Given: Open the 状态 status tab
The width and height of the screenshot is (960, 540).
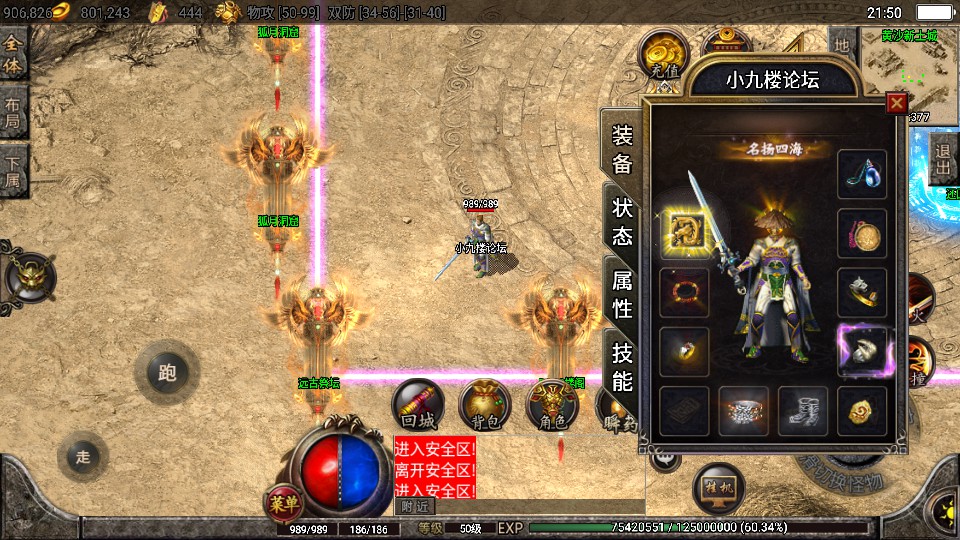Looking at the screenshot, I should (622, 222).
